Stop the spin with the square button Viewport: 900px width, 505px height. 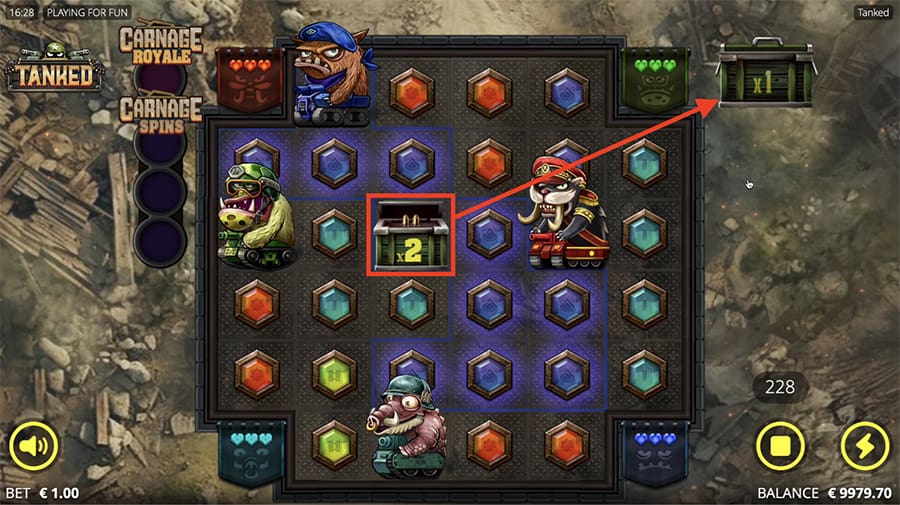(781, 445)
